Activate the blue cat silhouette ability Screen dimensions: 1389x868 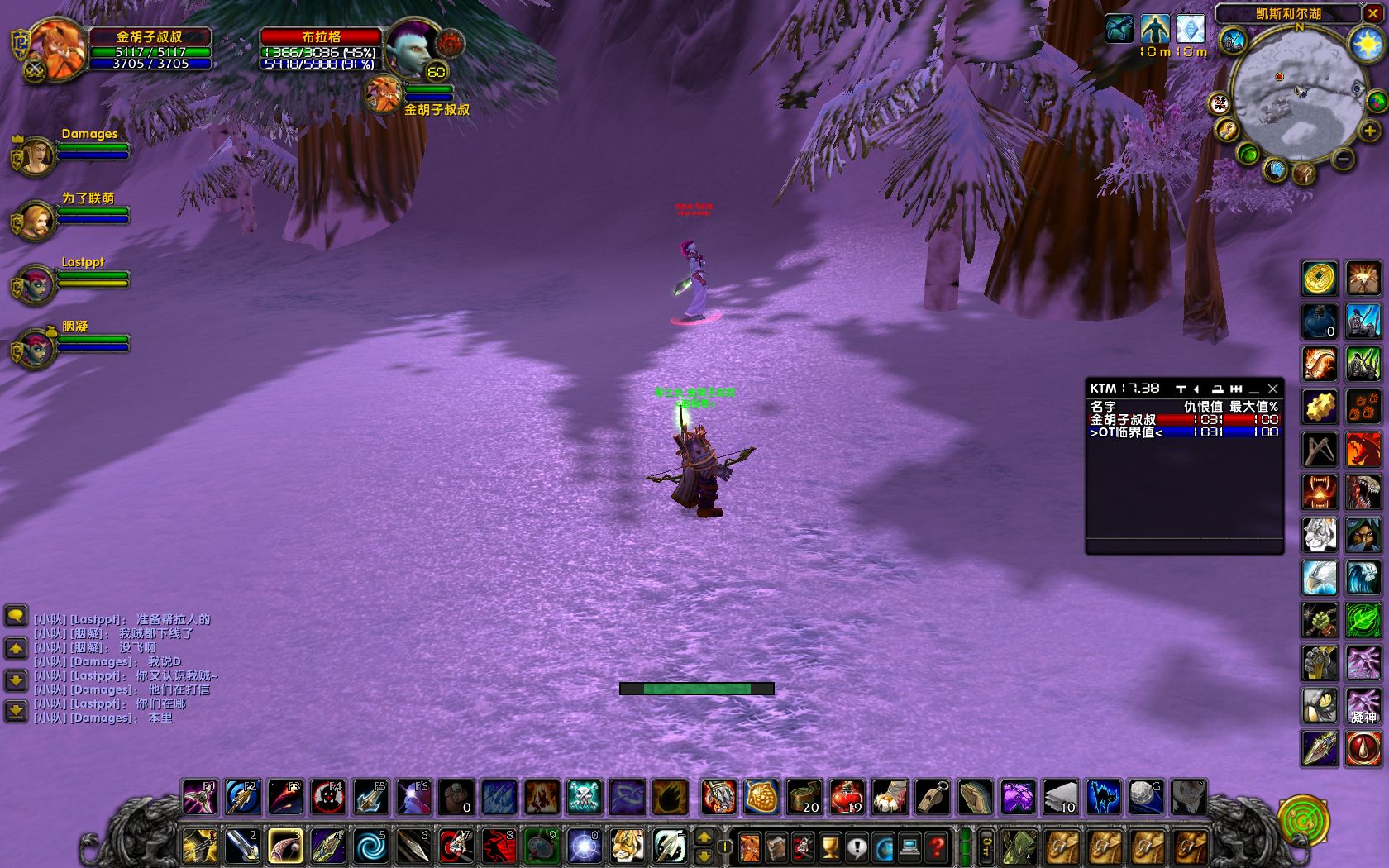tap(1103, 798)
